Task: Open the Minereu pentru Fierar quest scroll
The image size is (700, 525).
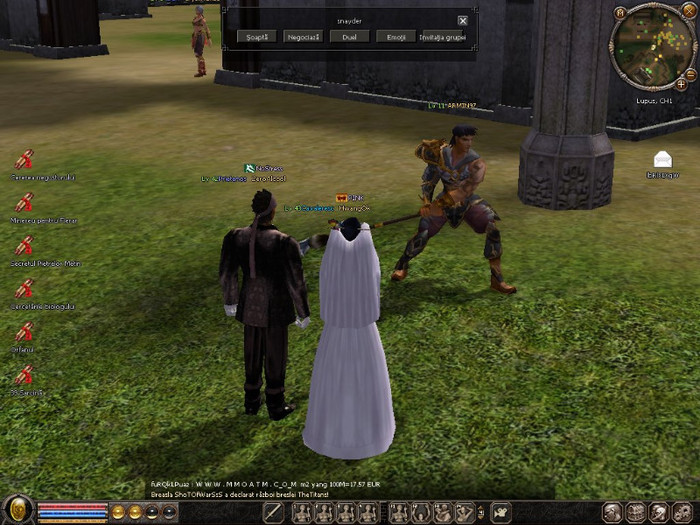Action: coord(24,203)
